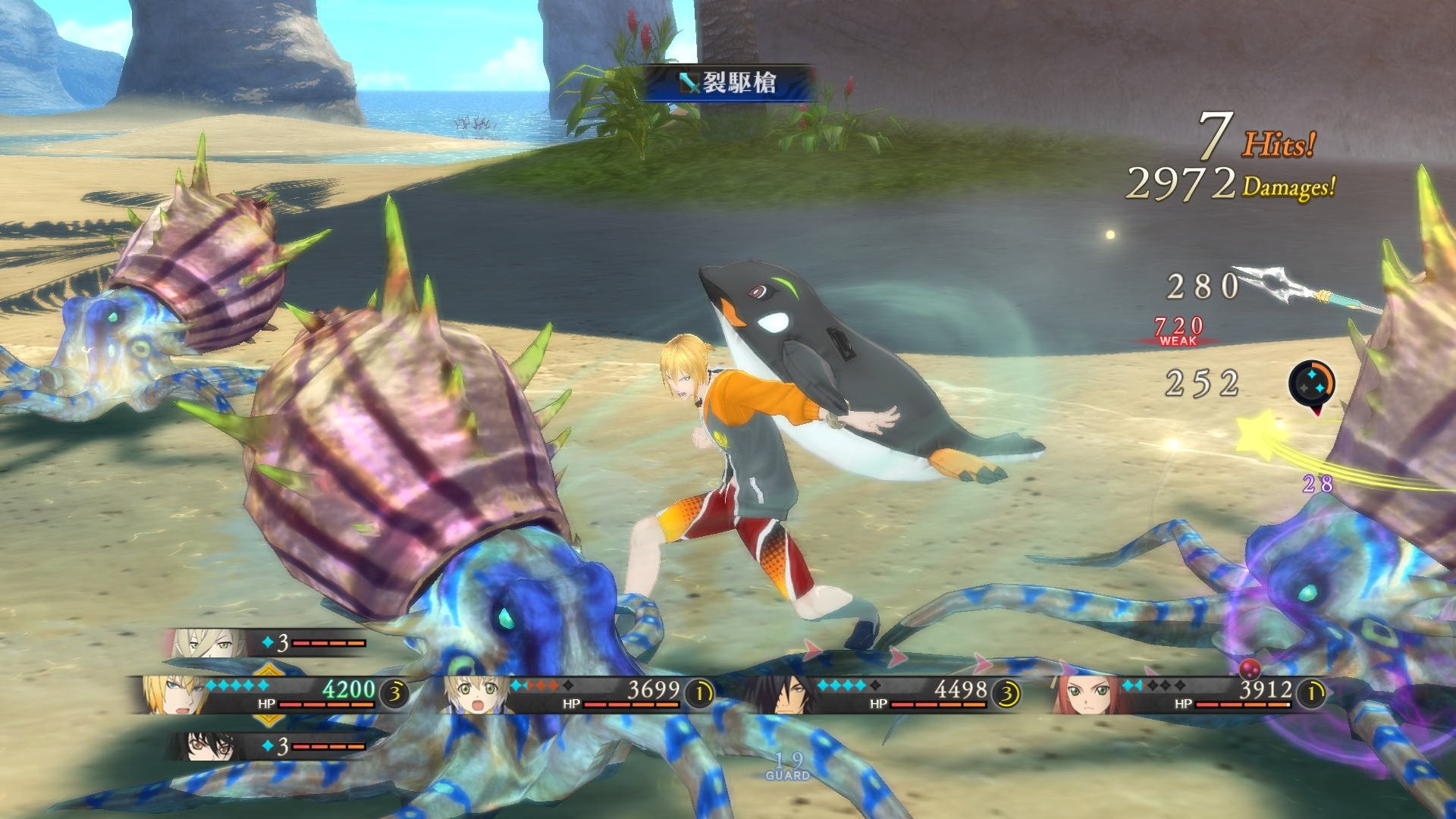Click Rokurou's Blast Gauge circle showing 3
Screen dimensions: 1456x819
click(x=1006, y=692)
